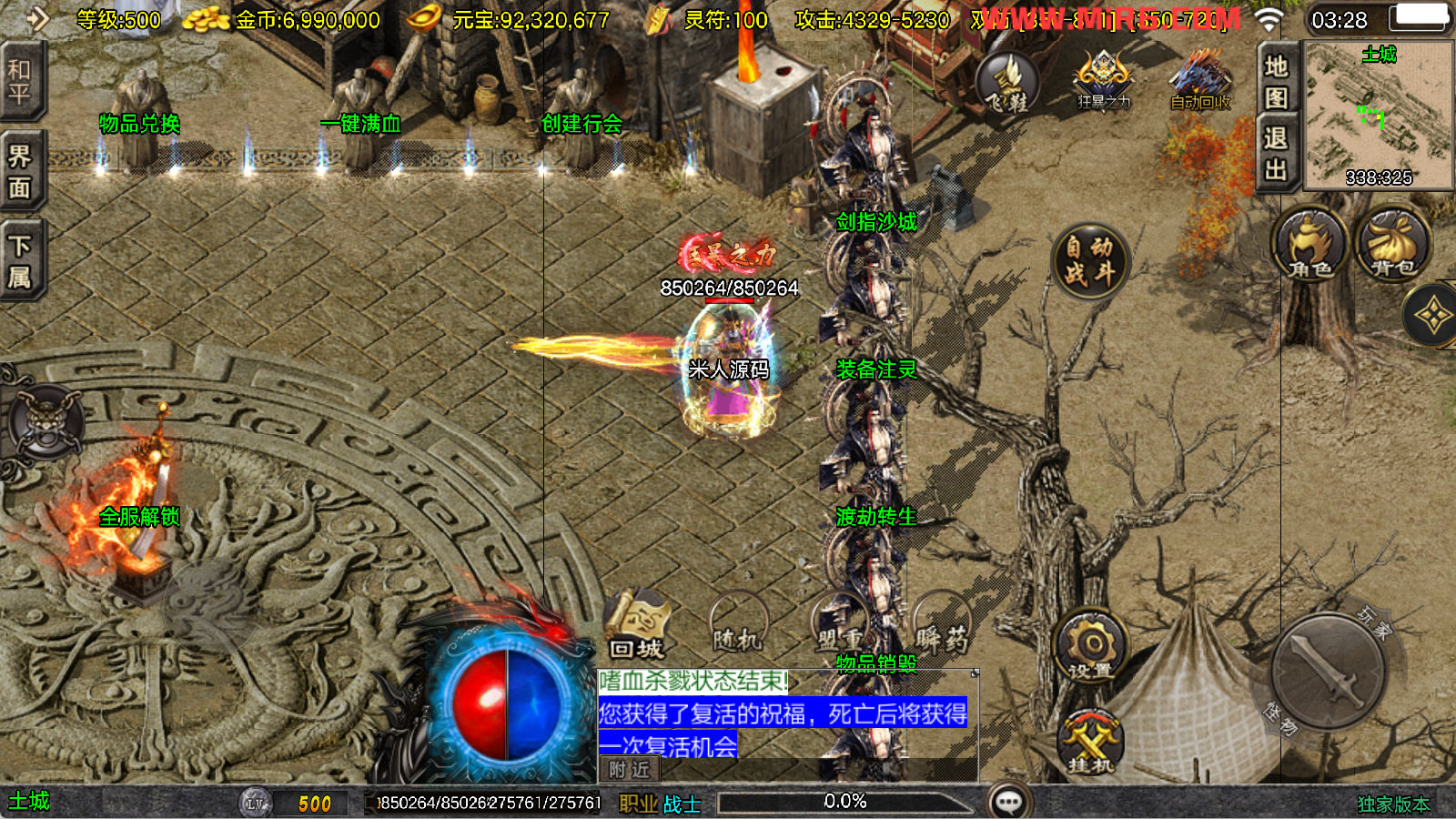Use the 随机 random teleport button
This screenshot has width=1456, height=819.
[x=737, y=628]
